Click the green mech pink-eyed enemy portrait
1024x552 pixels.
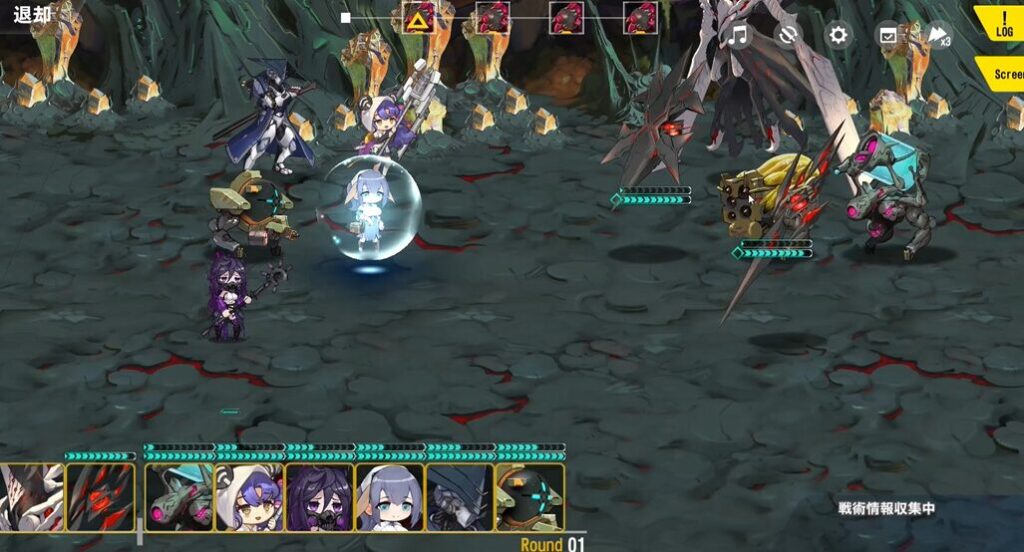coord(179,496)
